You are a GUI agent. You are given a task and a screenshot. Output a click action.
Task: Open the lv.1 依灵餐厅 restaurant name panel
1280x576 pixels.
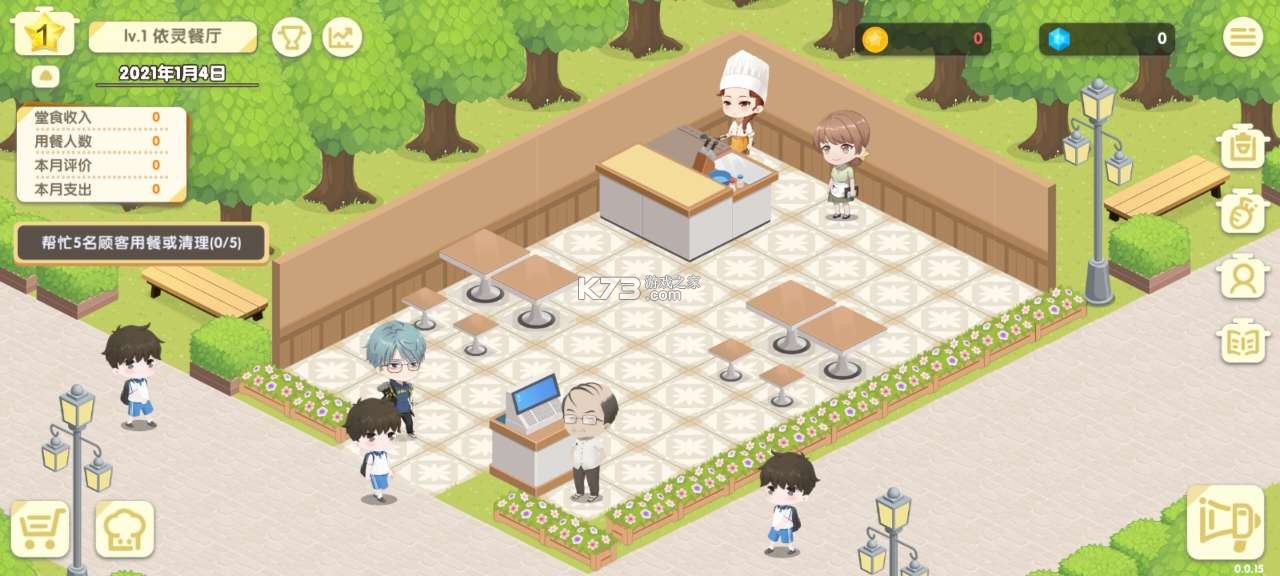tap(172, 38)
